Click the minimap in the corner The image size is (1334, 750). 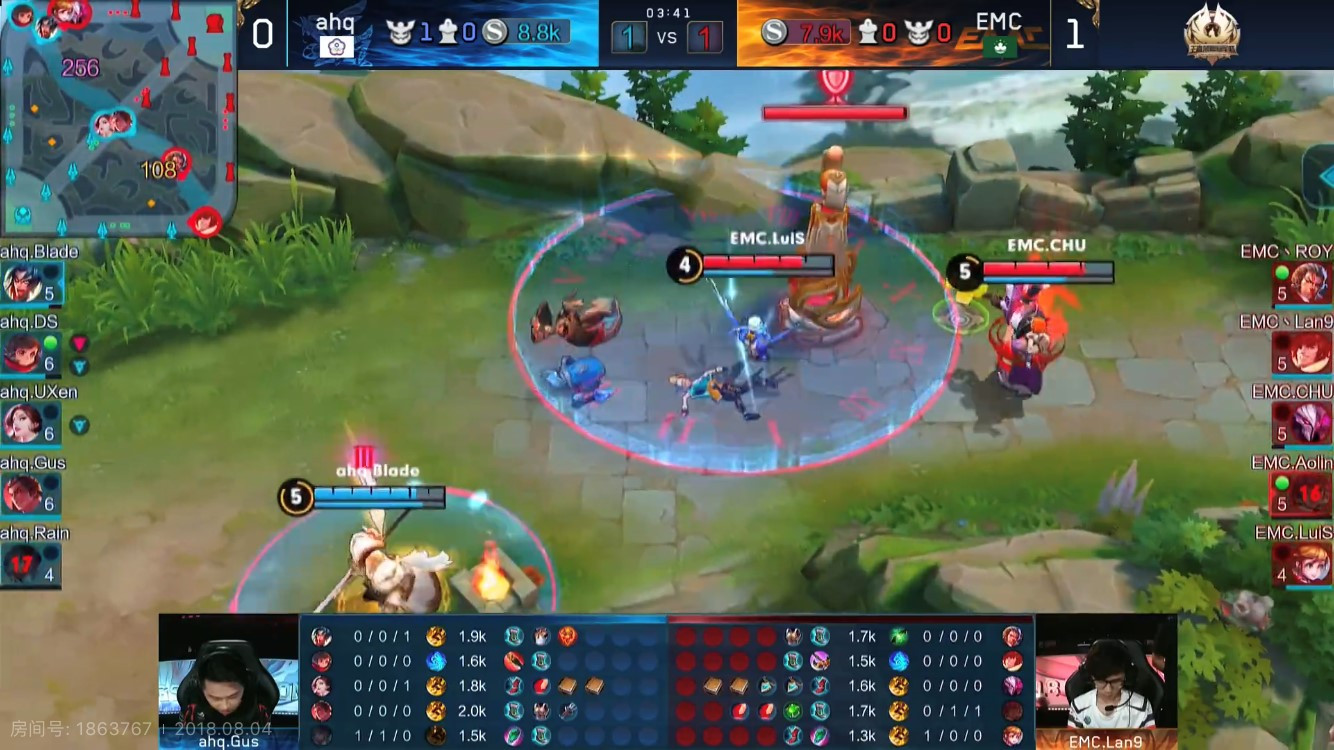coord(117,117)
